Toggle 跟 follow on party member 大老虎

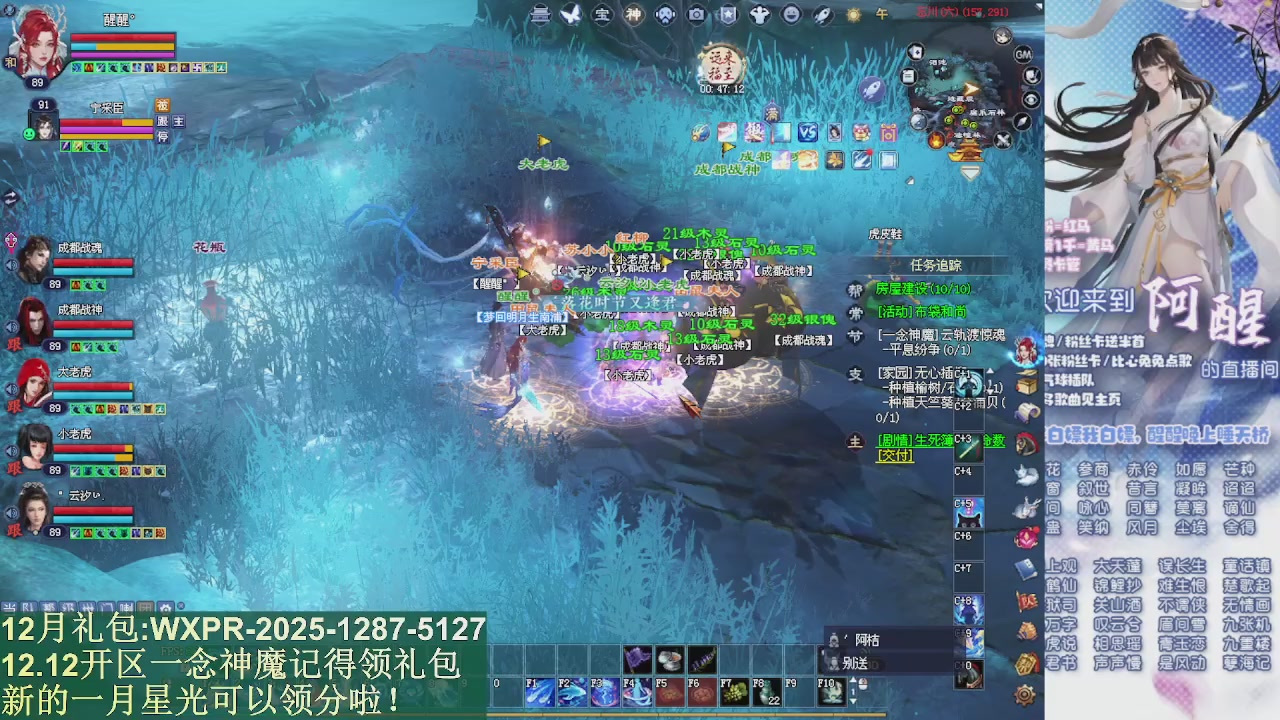pos(14,405)
